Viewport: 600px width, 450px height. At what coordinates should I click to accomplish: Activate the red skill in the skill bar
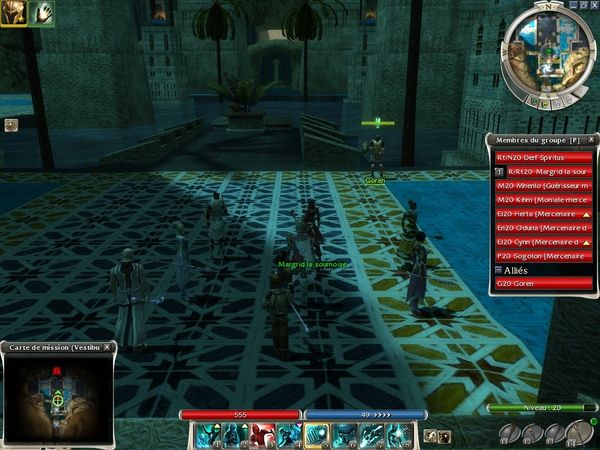coord(262,434)
